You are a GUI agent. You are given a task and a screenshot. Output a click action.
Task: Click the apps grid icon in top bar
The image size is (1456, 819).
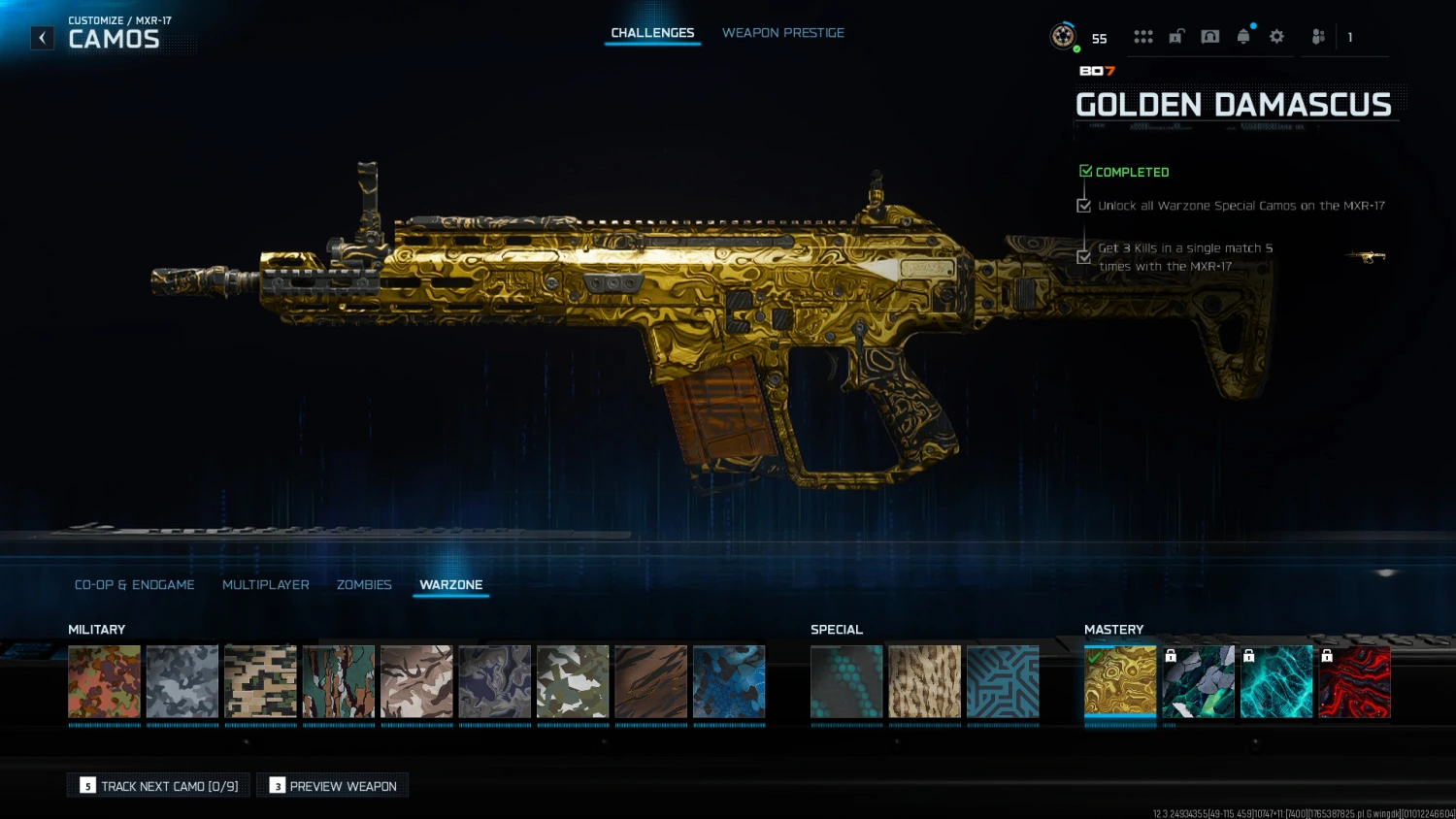[x=1143, y=36]
